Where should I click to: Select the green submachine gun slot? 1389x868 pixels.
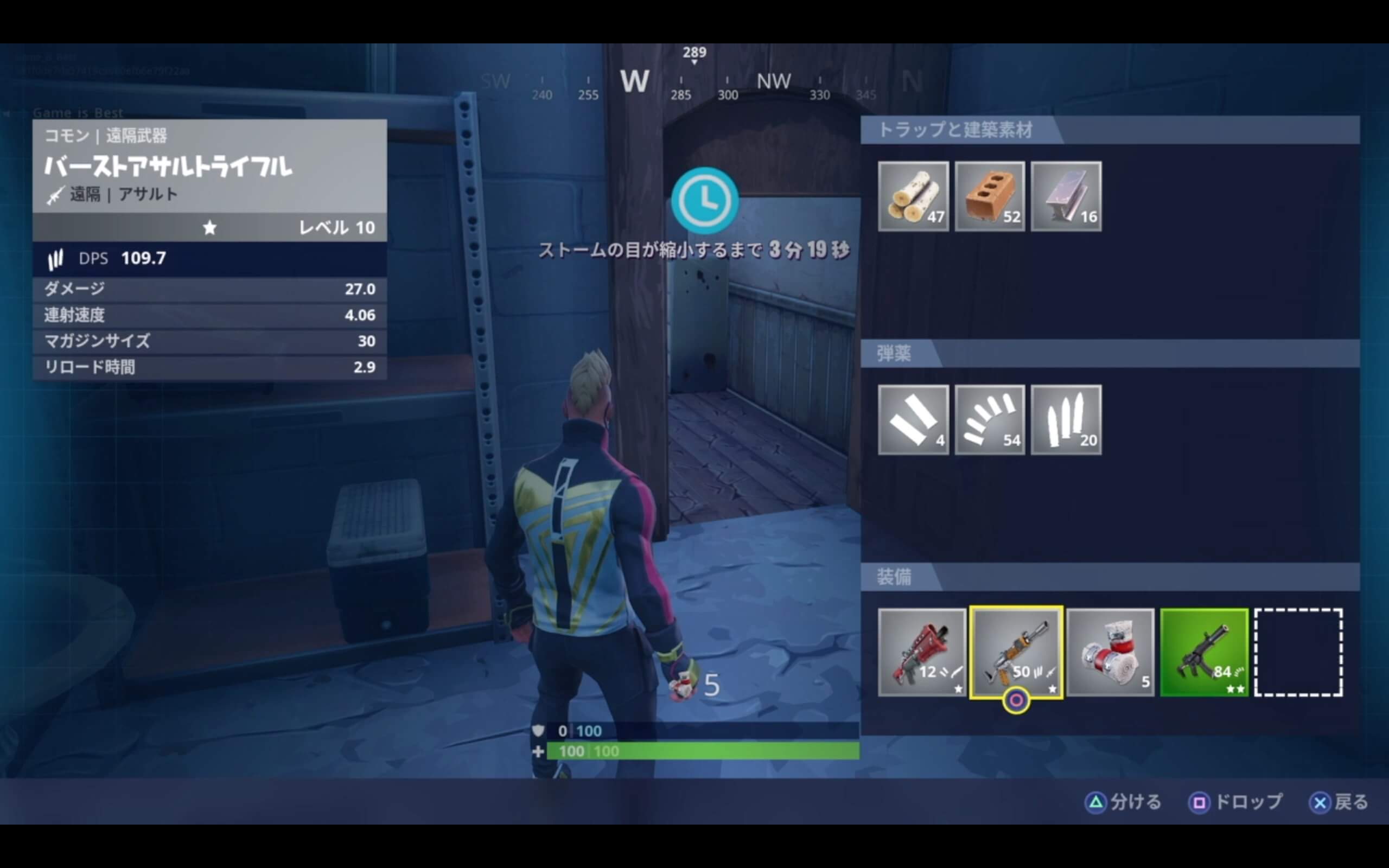tap(1204, 652)
